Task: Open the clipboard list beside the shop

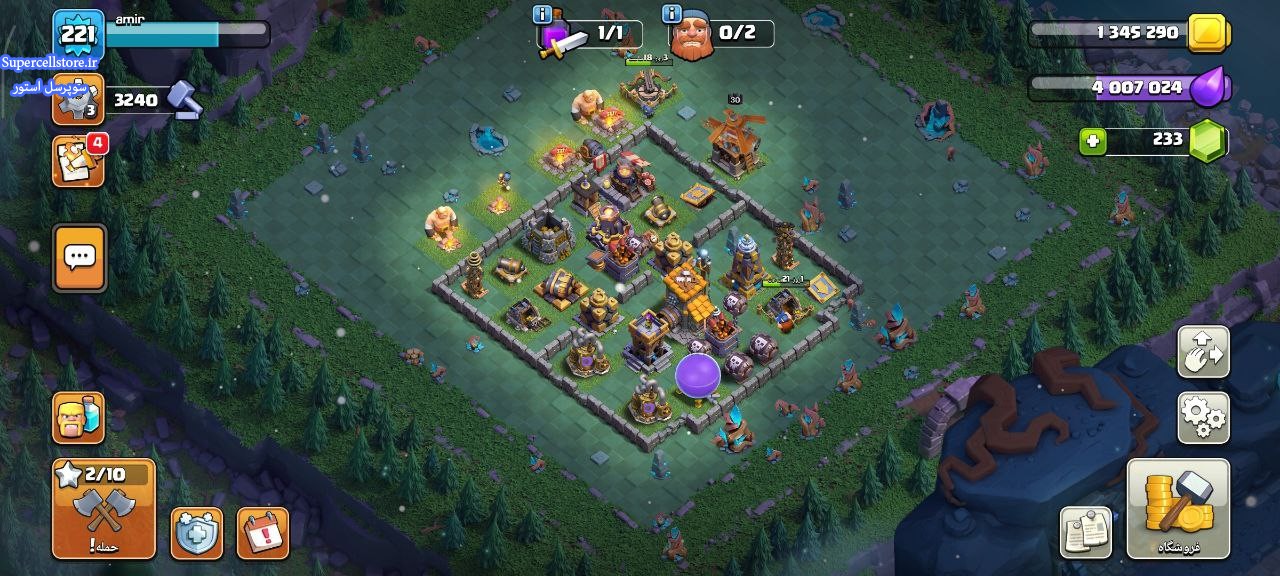Action: 1086,531
